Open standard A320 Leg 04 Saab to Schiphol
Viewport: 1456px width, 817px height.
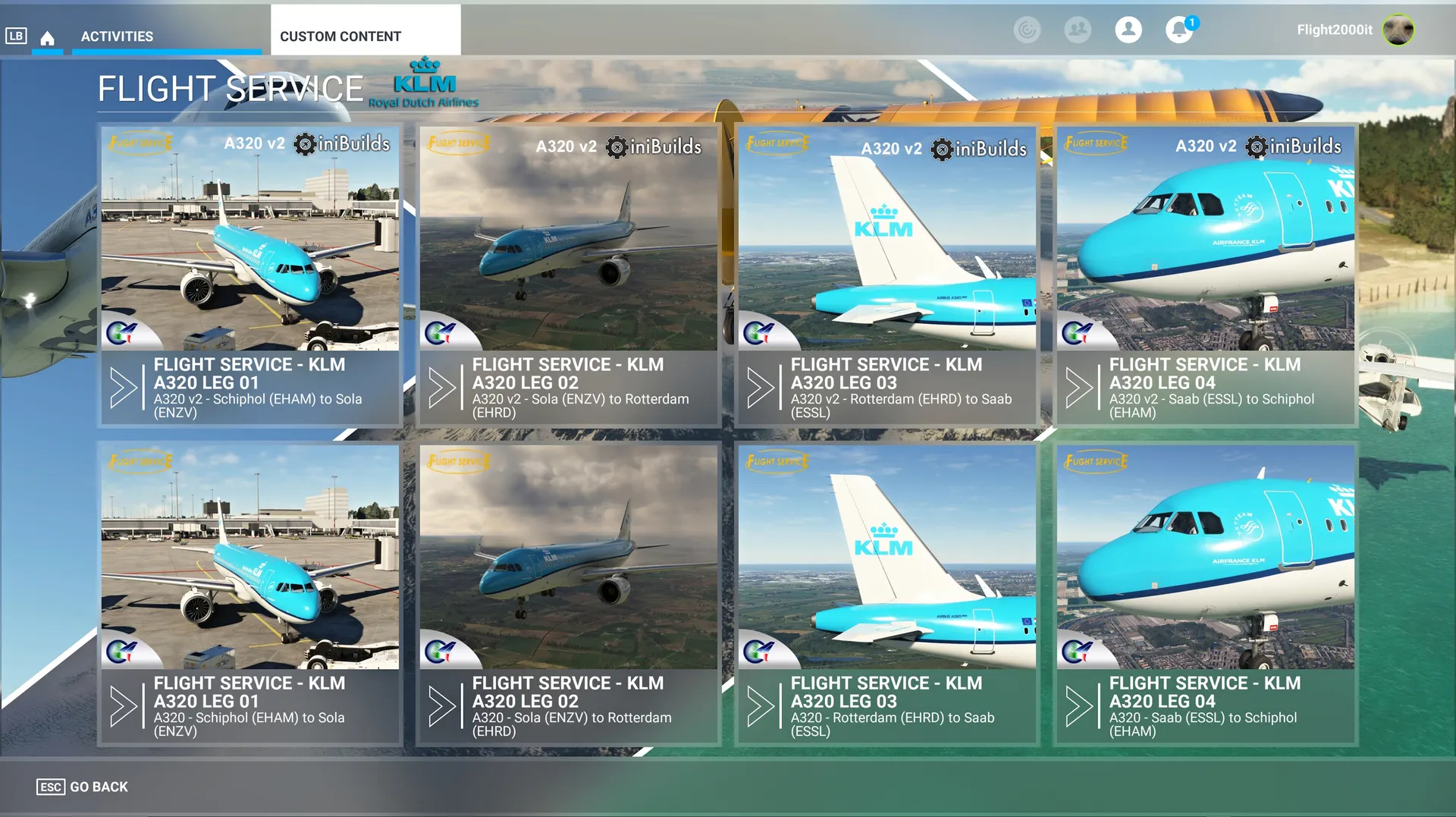pyautogui.click(x=1206, y=593)
